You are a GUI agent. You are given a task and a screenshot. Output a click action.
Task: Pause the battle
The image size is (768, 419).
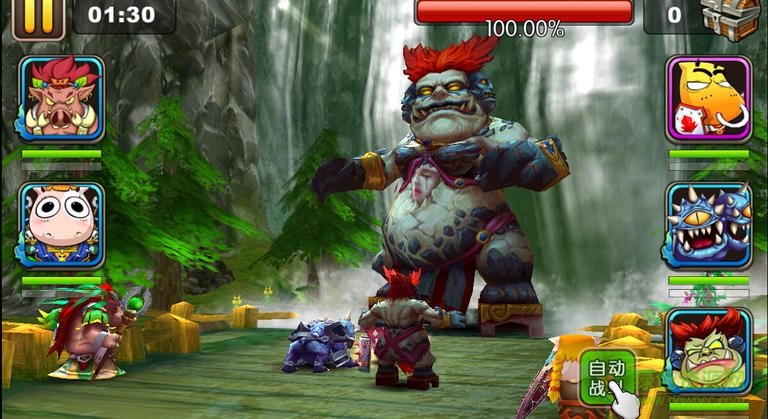tap(39, 17)
